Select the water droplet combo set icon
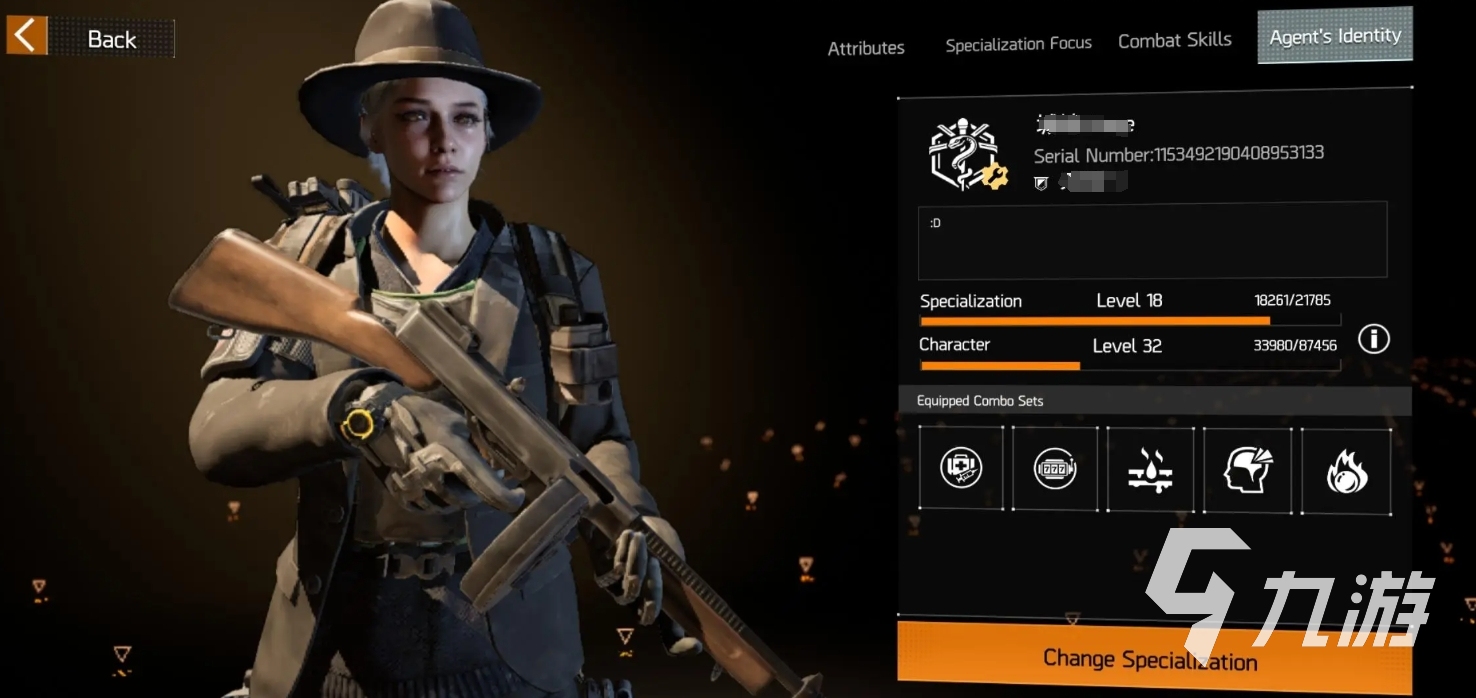The height and width of the screenshot is (698, 1476). tap(1150, 468)
